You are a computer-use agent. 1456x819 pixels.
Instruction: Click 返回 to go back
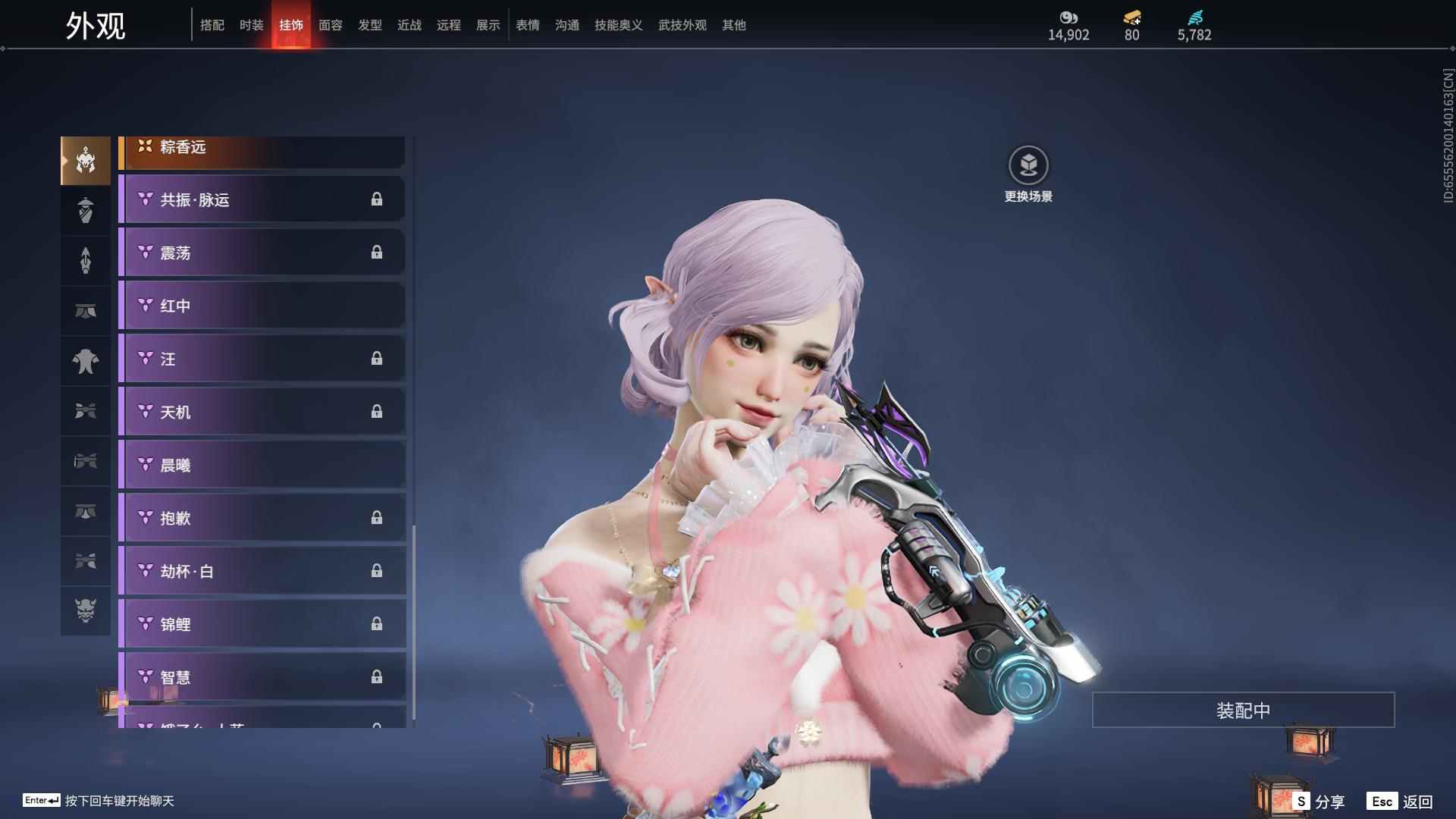pyautogui.click(x=1401, y=801)
